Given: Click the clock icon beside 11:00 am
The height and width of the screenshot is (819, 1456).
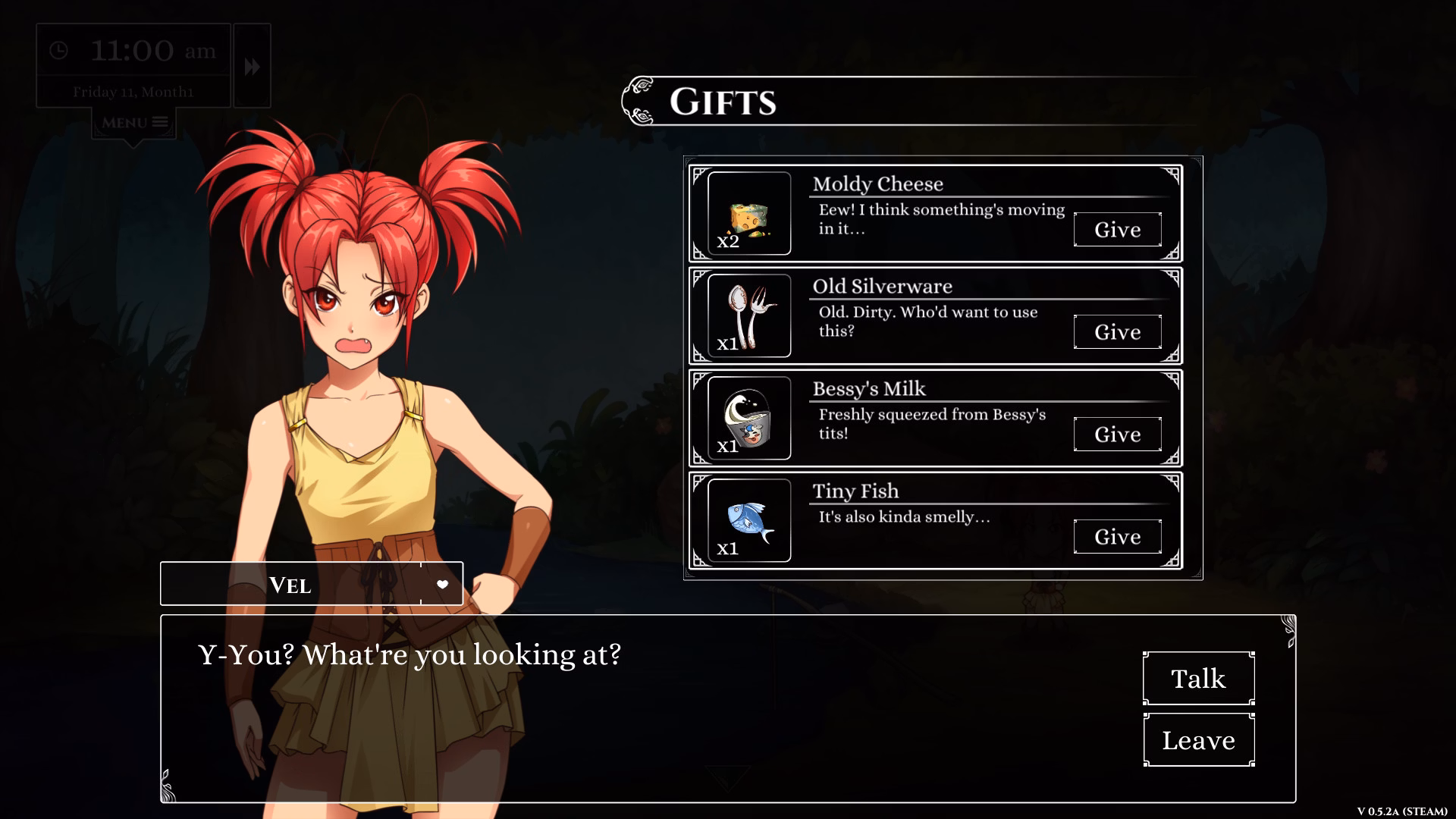Looking at the screenshot, I should [x=59, y=52].
